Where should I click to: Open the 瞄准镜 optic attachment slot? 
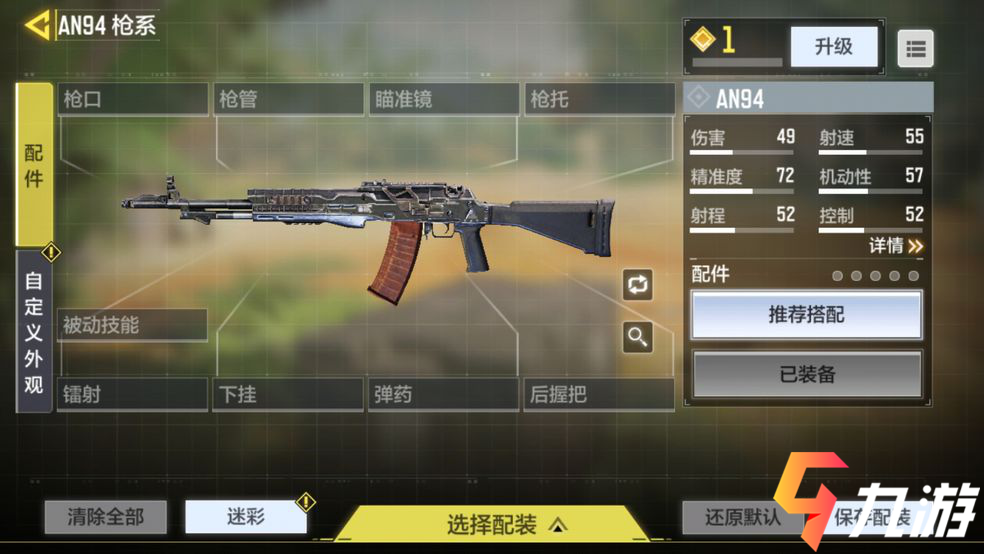coord(444,99)
